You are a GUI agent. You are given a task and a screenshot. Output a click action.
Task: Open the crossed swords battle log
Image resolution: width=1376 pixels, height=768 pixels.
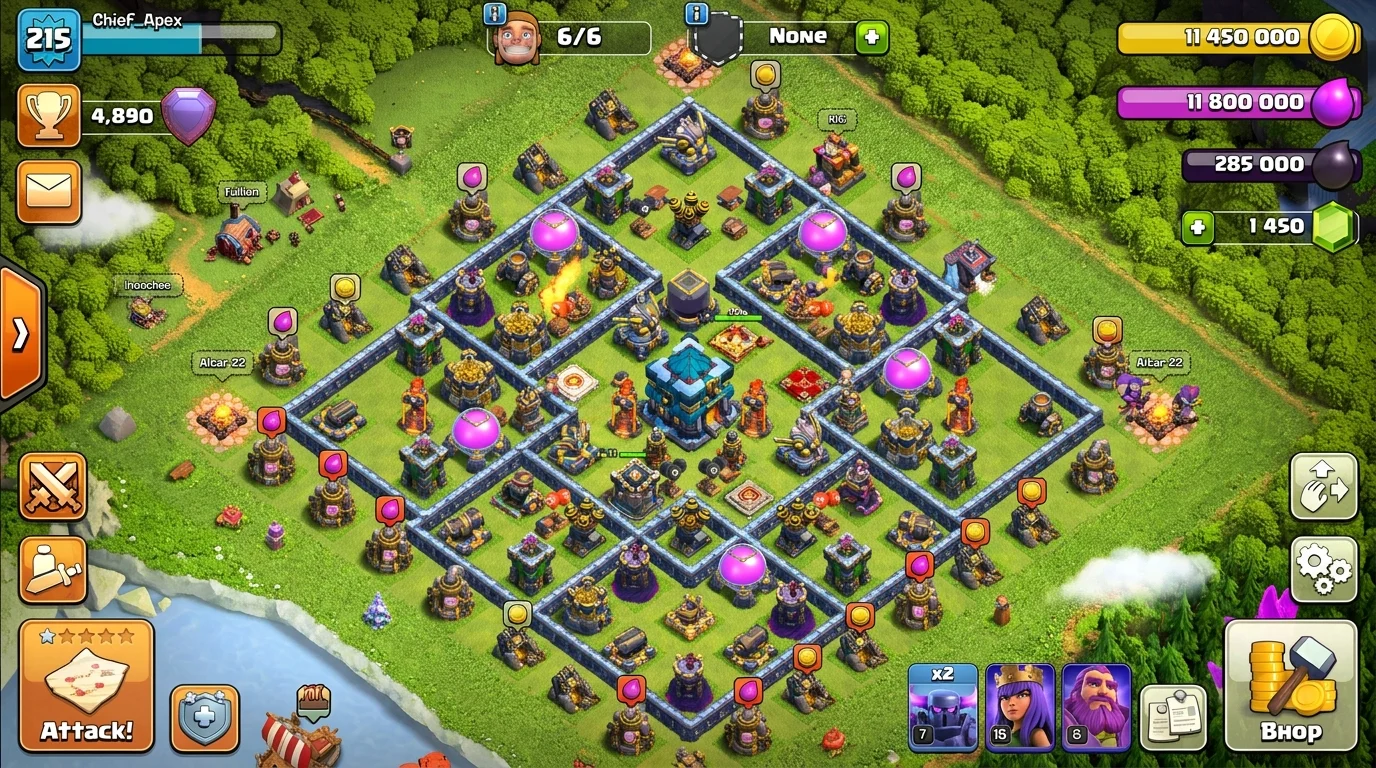coord(53,487)
